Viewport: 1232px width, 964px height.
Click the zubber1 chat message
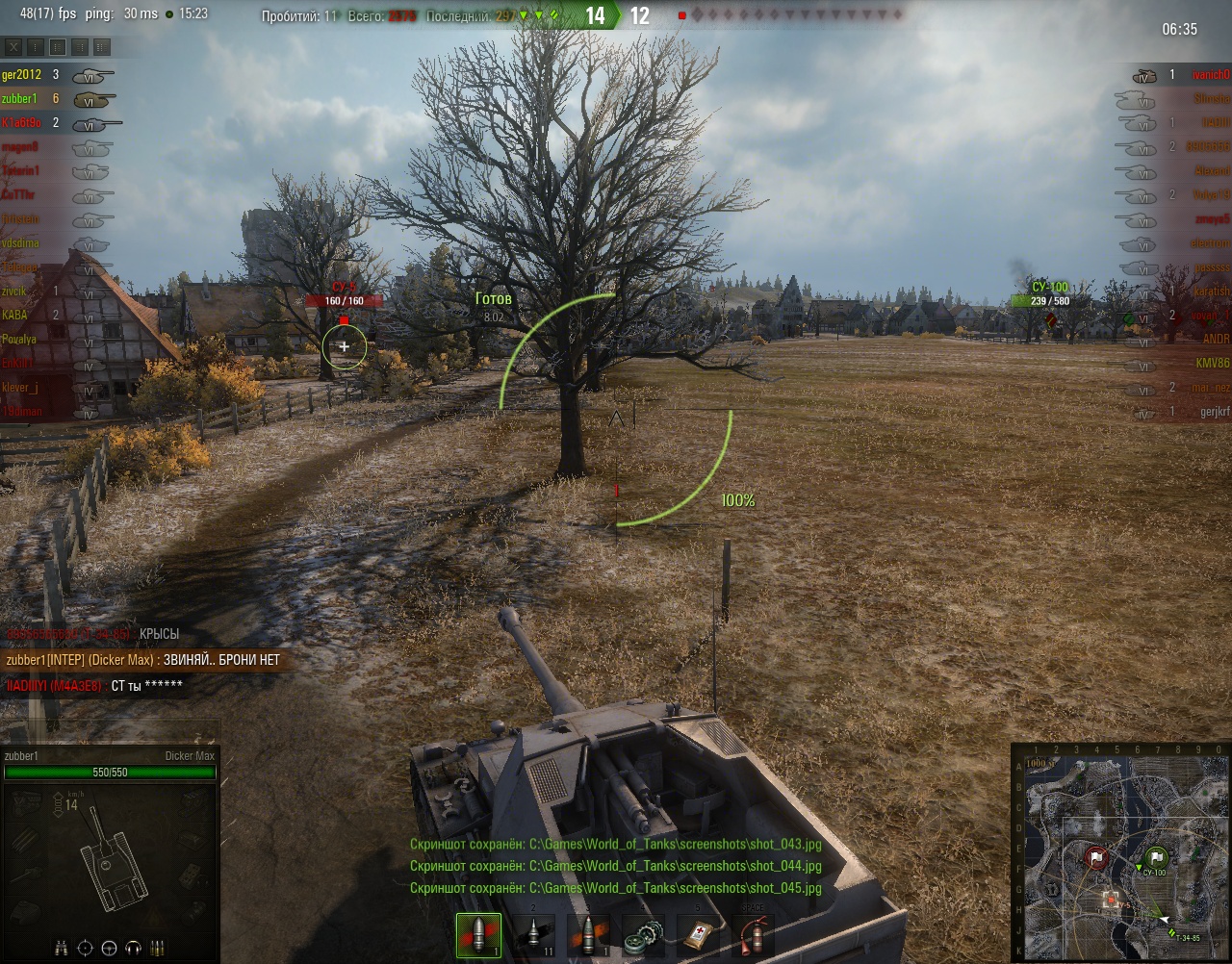[142, 660]
